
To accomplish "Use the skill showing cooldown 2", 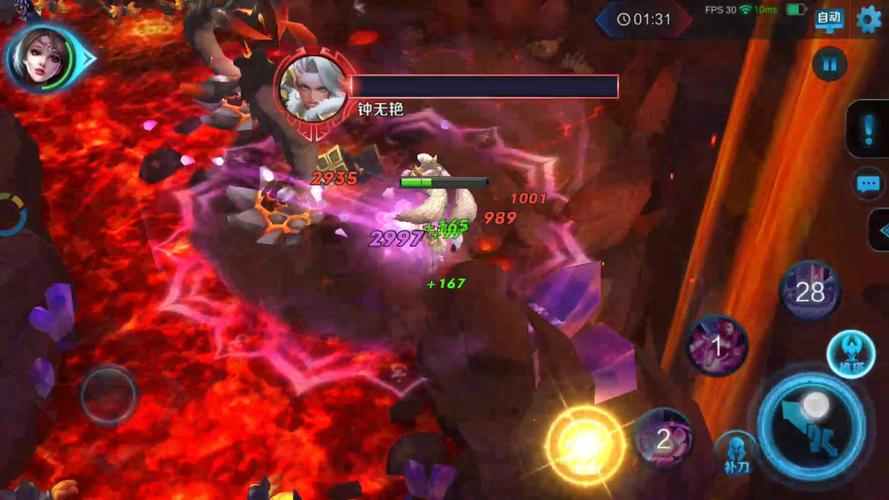I will pos(663,437).
